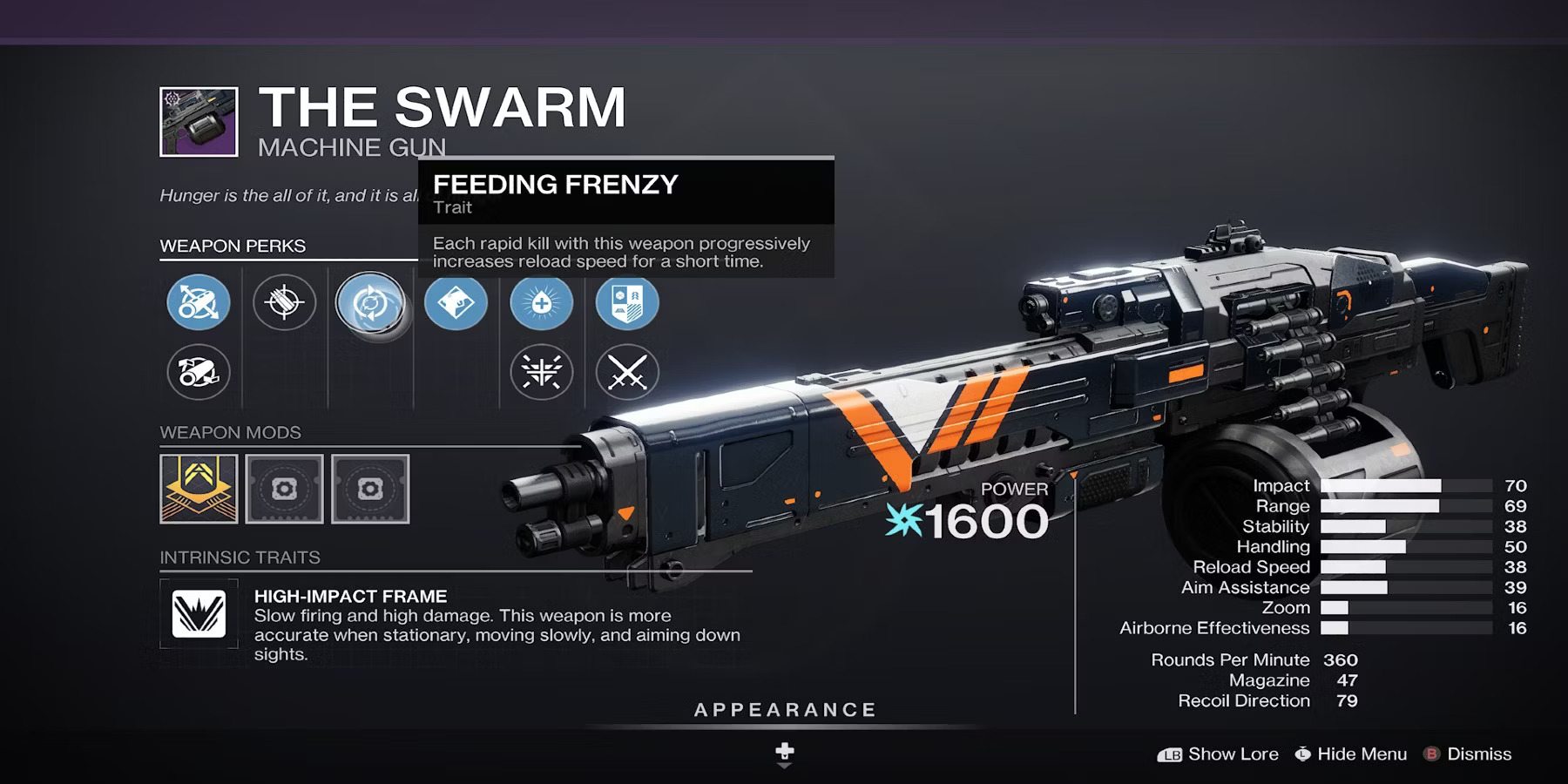Select the healing burst trait perk
This screenshot has width=1568, height=784.
(542, 301)
